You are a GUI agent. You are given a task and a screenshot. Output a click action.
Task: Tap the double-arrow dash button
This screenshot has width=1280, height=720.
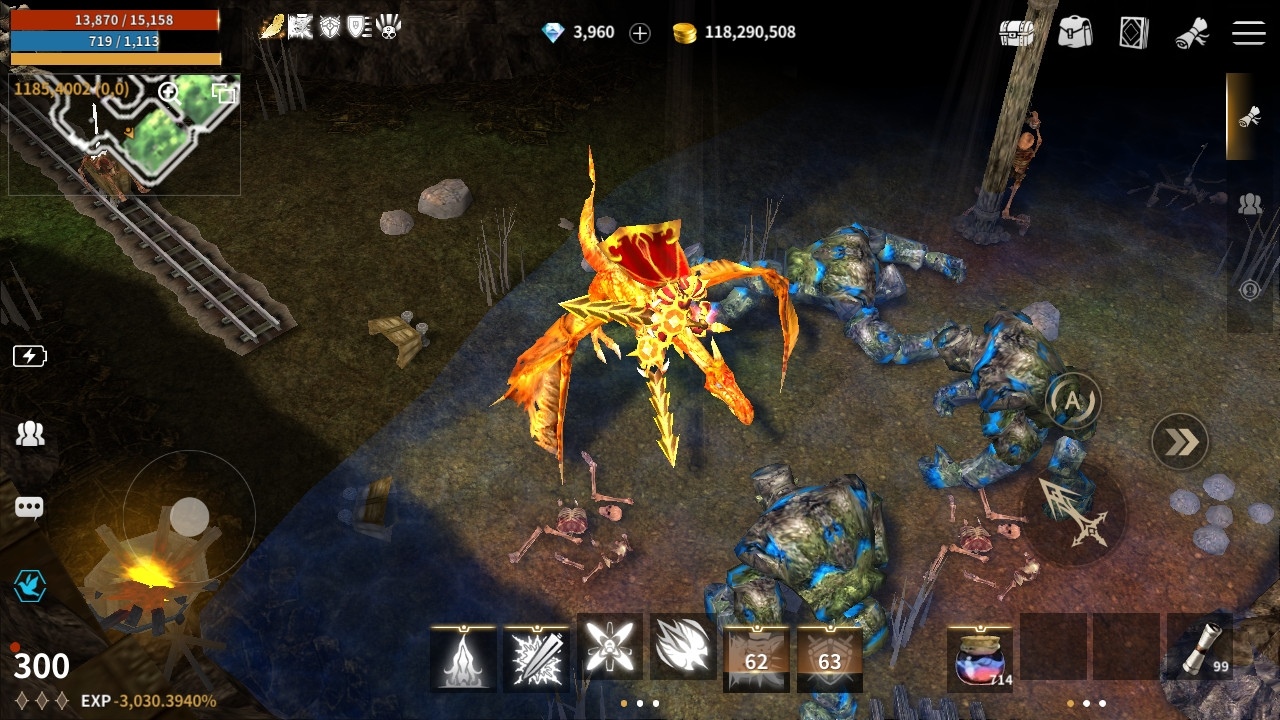[1180, 441]
